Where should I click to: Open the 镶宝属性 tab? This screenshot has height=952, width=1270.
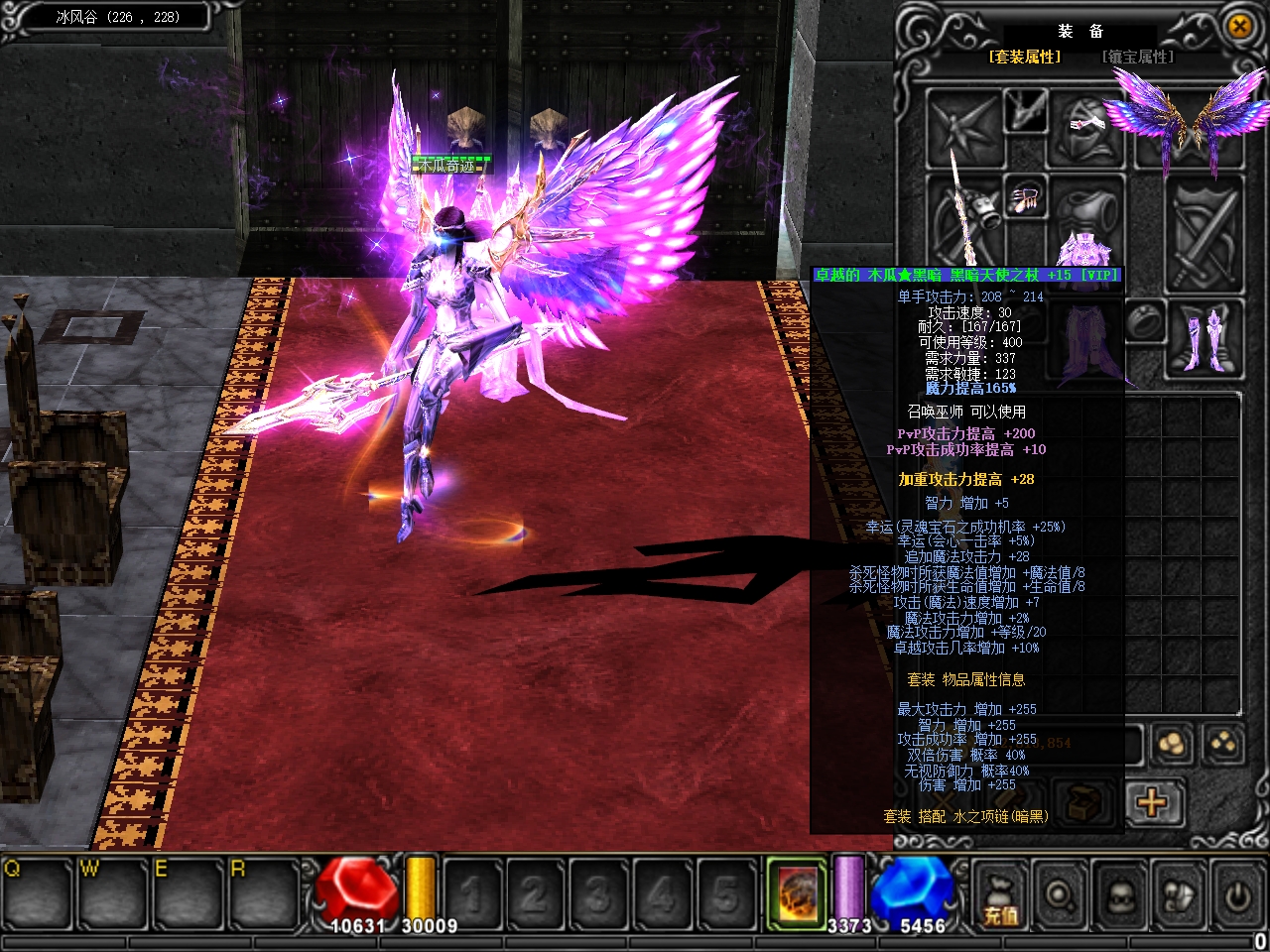click(1137, 58)
